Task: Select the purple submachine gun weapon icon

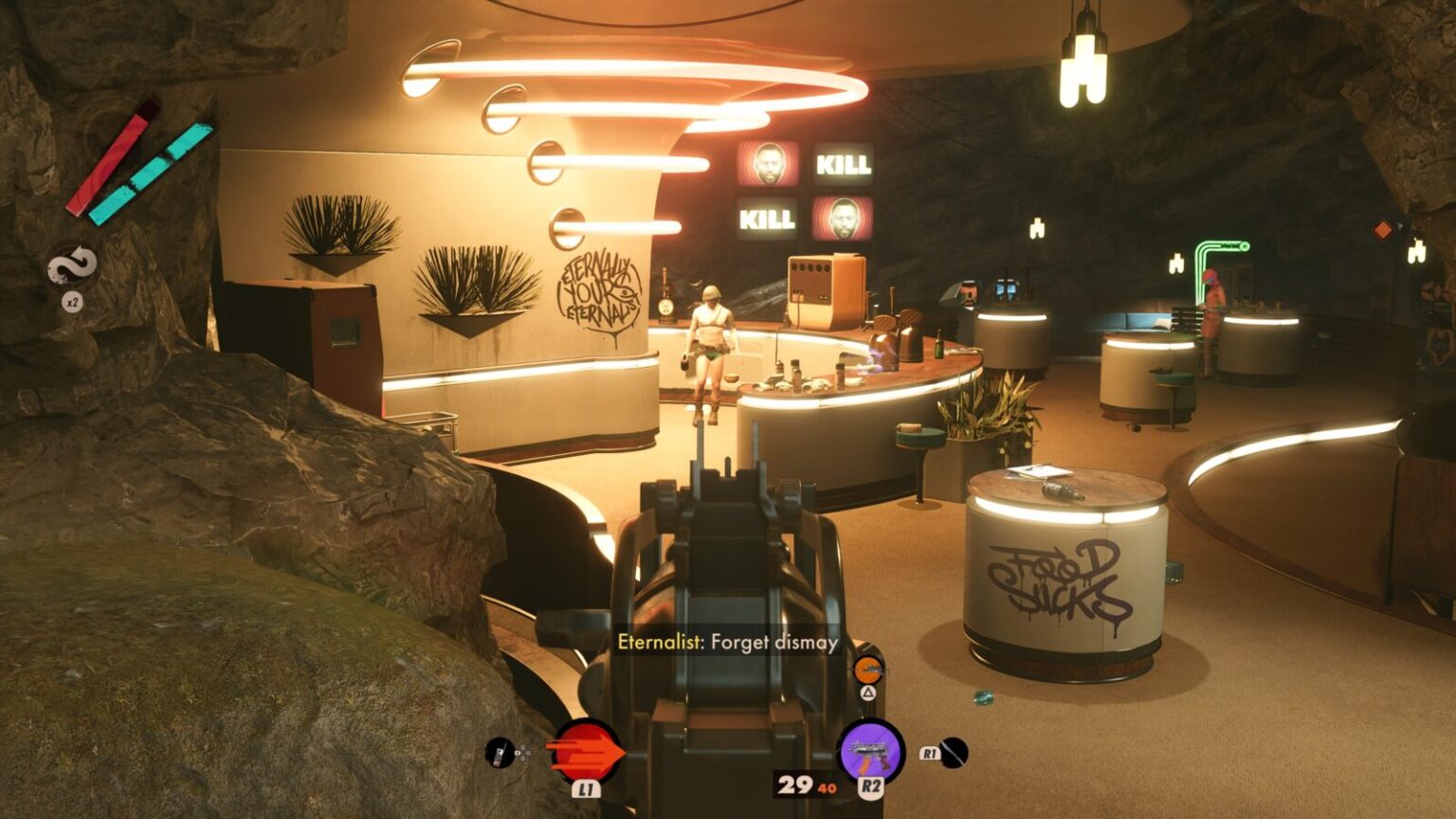Action: point(870,751)
